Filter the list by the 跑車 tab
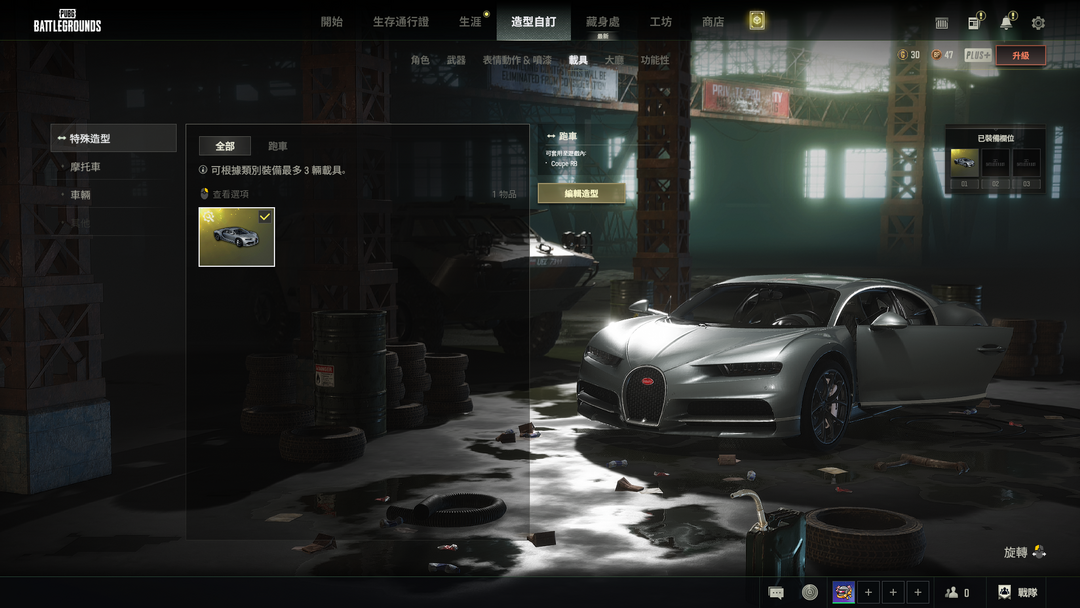Screen dimensions: 1080x608 click(278, 147)
